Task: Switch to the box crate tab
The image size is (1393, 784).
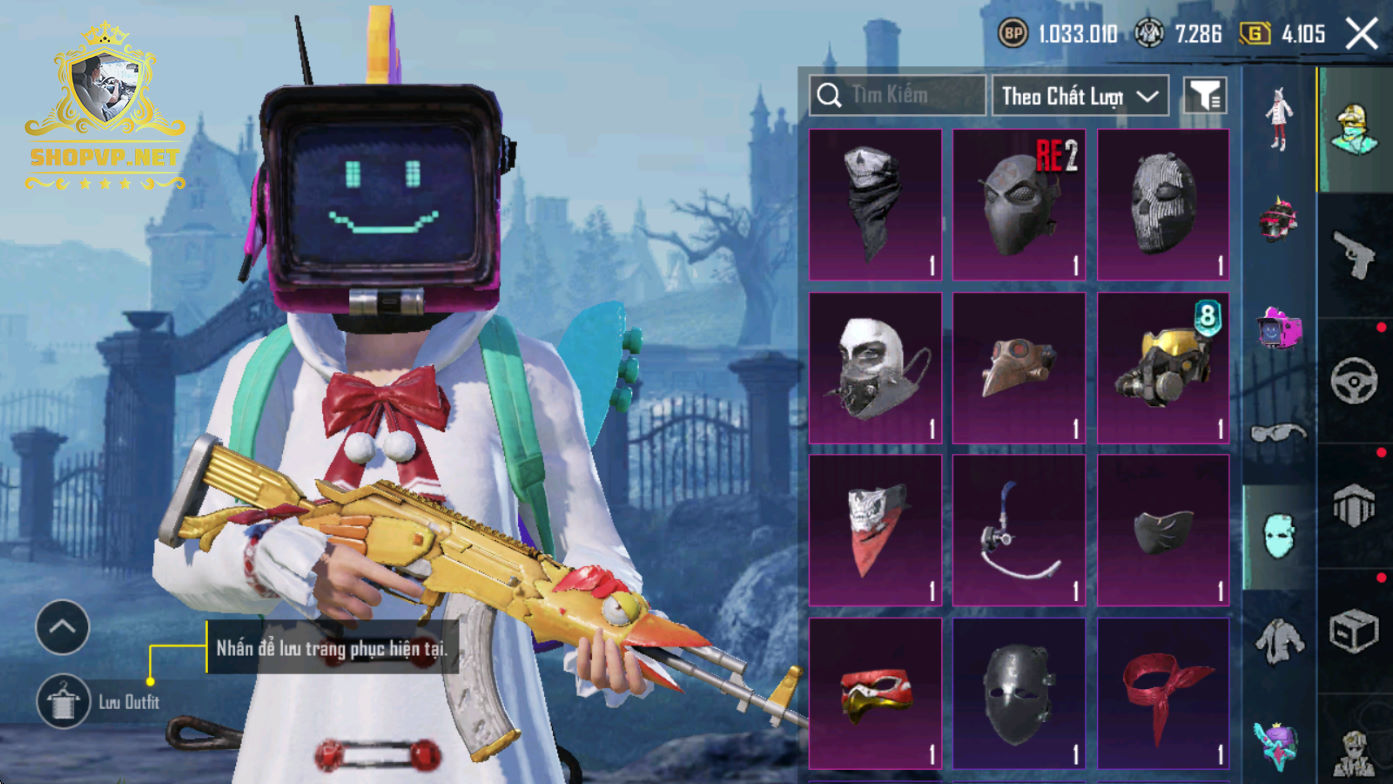Action: (x=1355, y=630)
